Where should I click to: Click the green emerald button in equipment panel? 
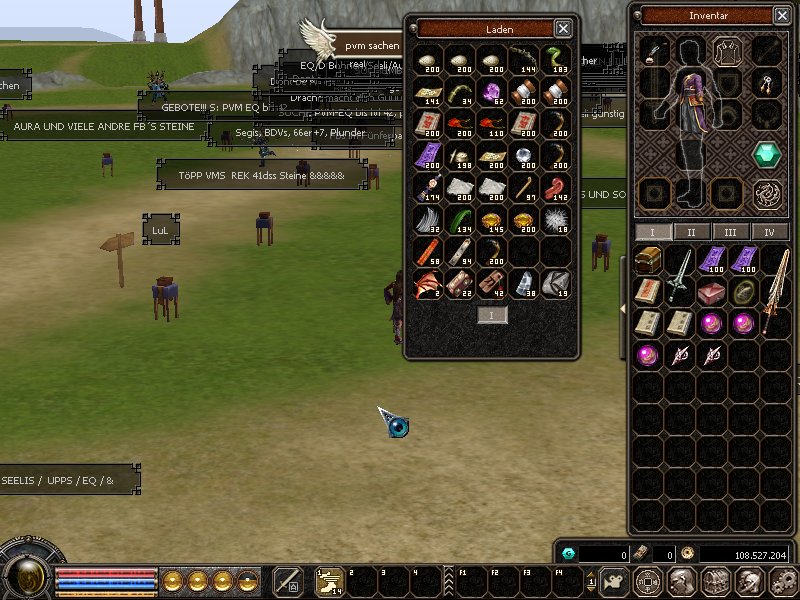click(767, 154)
